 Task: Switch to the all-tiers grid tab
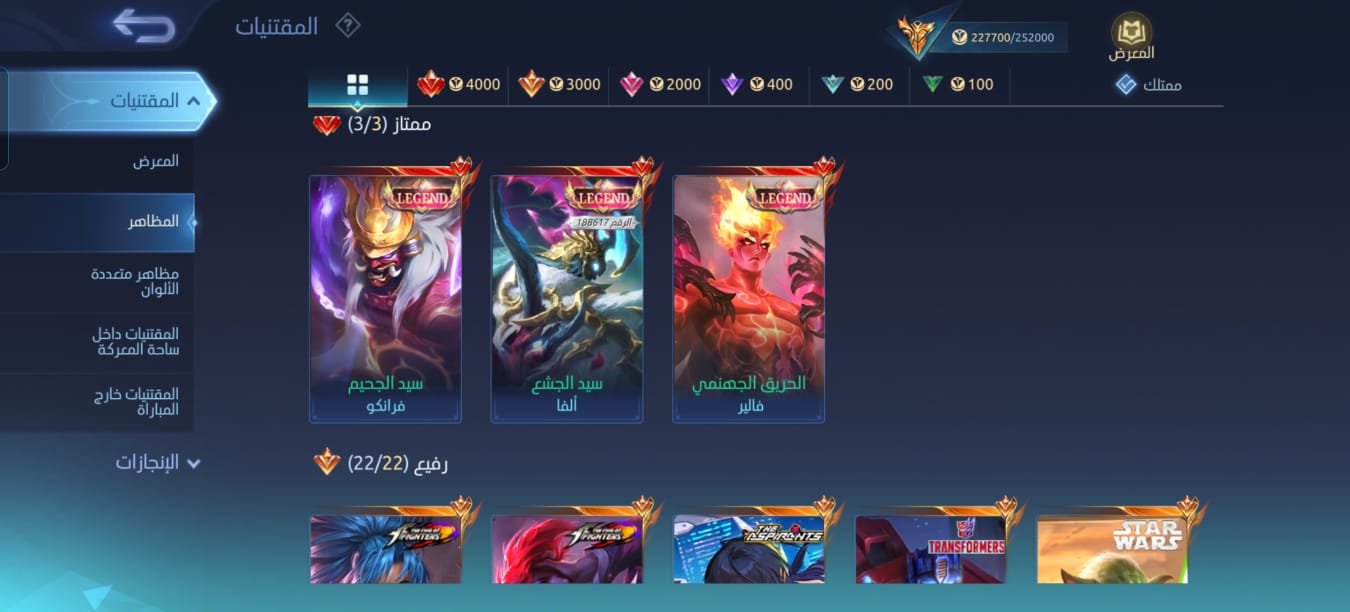point(357,84)
